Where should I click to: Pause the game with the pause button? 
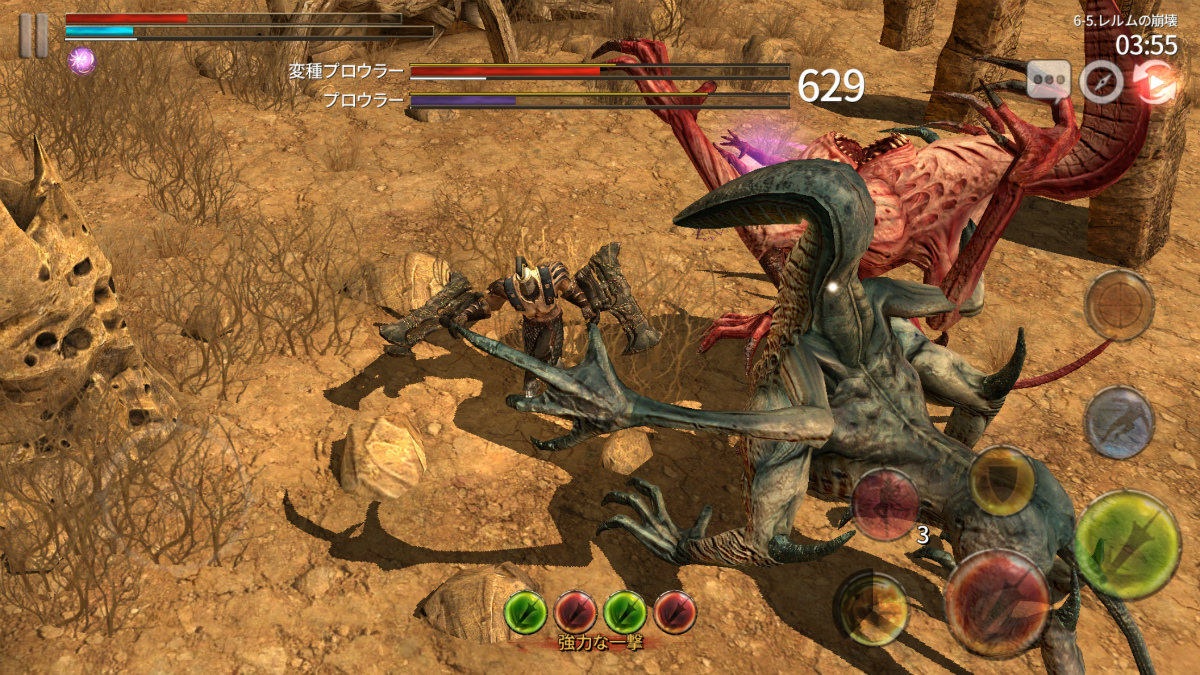click(x=33, y=35)
